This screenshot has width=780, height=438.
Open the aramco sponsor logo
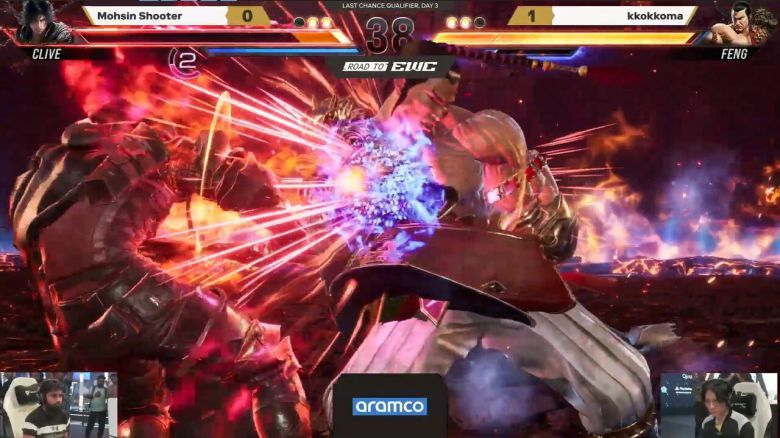pyautogui.click(x=389, y=406)
